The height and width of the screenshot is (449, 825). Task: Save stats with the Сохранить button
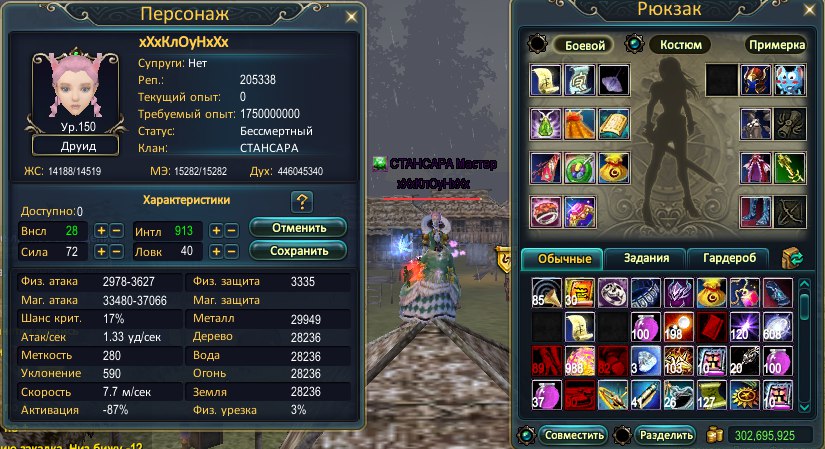[298, 249]
